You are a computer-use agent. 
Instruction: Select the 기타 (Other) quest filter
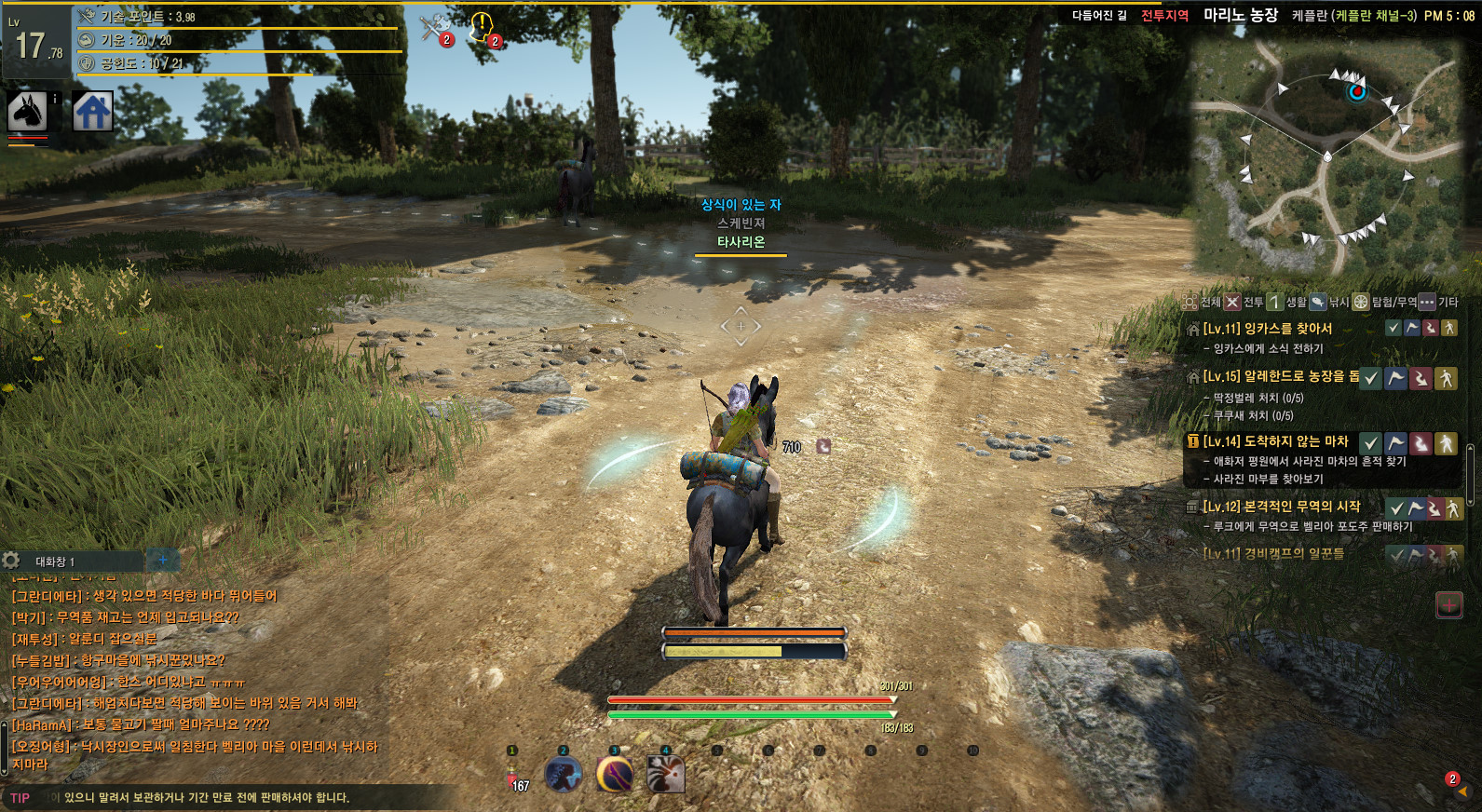[1439, 302]
